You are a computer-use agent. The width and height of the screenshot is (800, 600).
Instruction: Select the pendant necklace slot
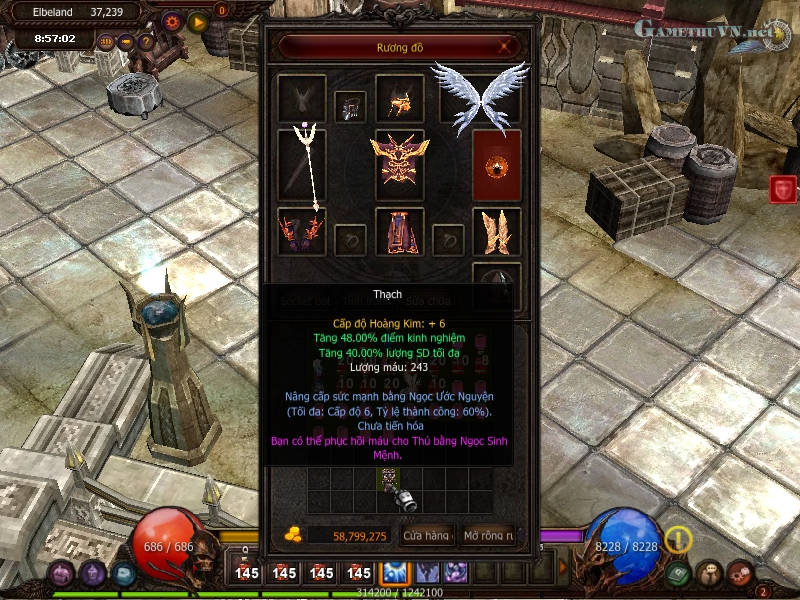(350, 107)
